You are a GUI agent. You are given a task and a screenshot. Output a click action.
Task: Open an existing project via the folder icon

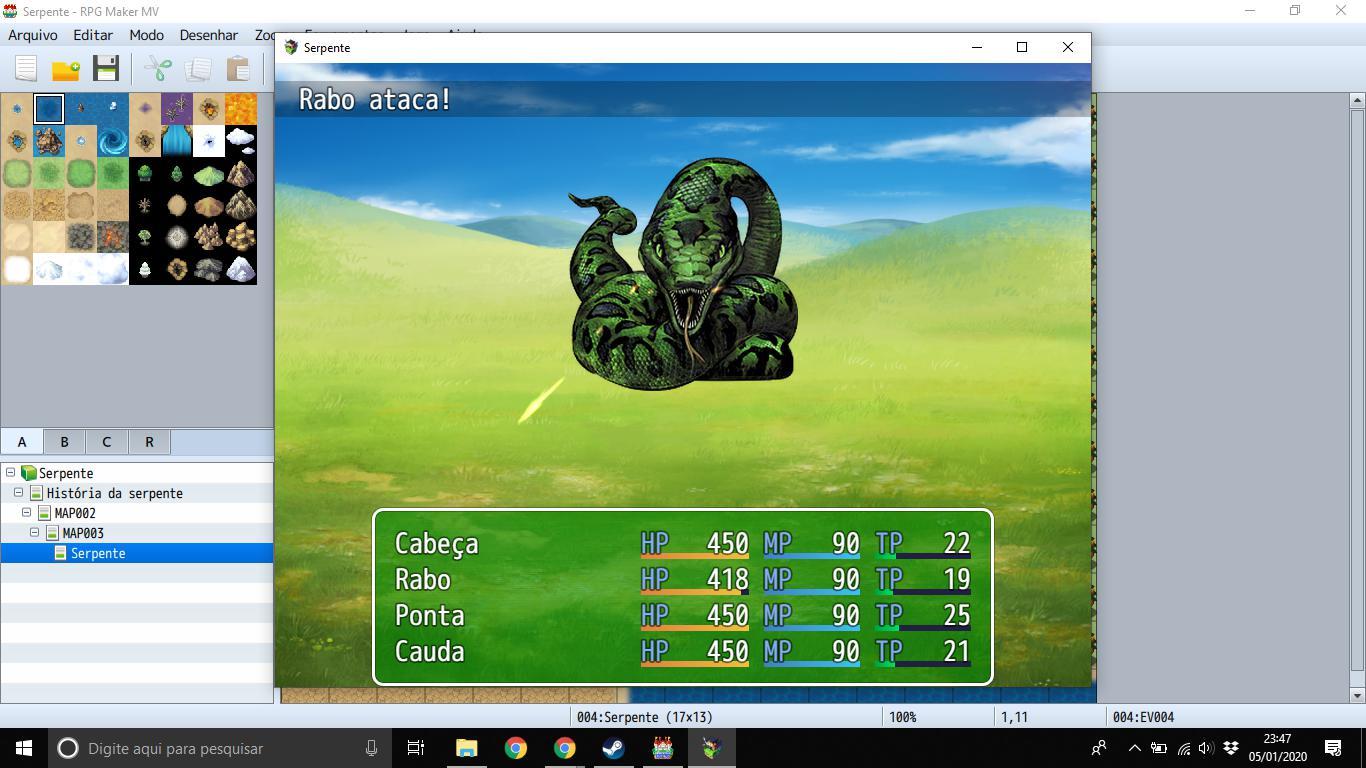coord(64,69)
